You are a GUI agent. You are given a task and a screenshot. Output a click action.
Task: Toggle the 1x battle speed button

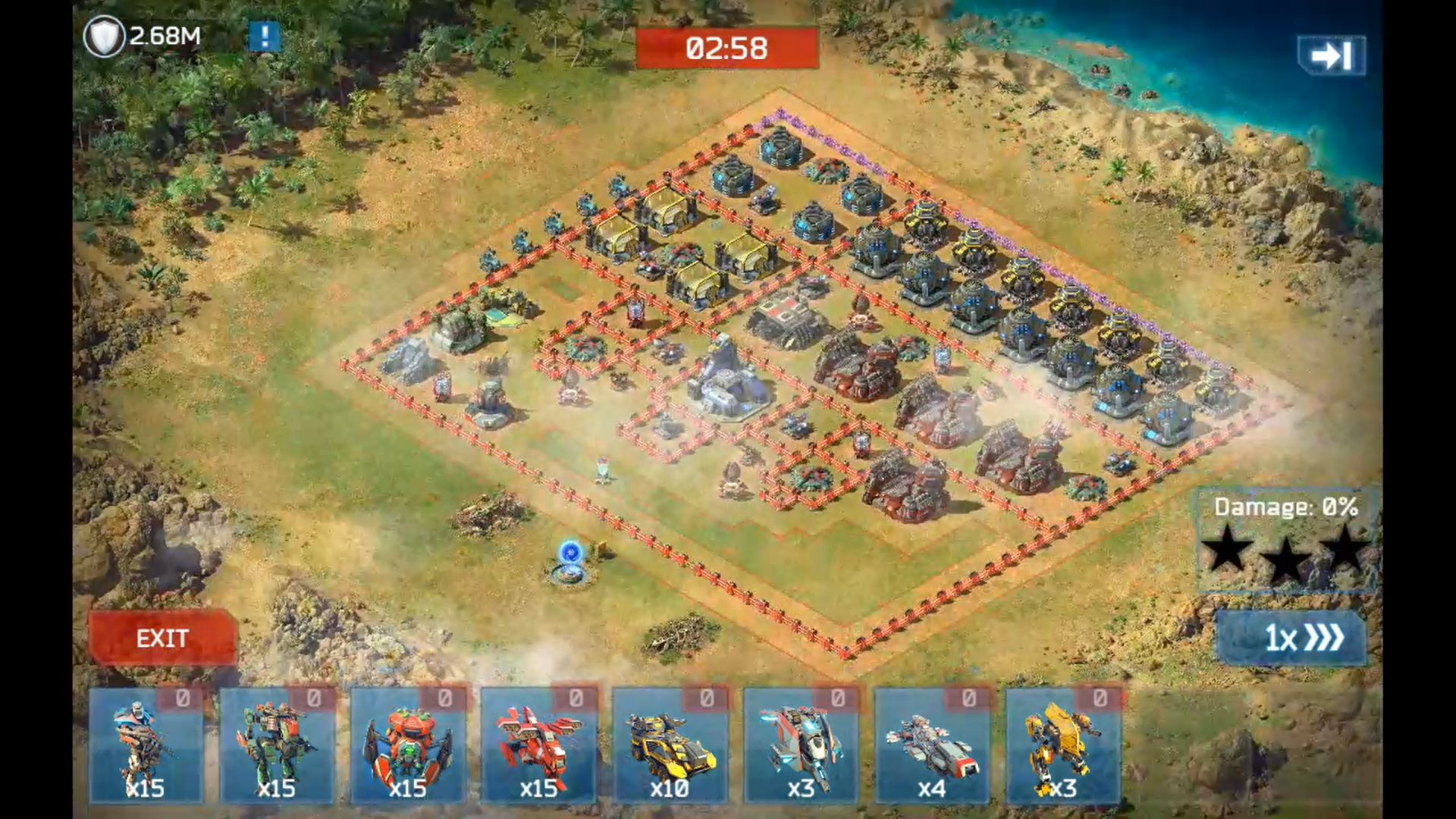(x=1291, y=638)
